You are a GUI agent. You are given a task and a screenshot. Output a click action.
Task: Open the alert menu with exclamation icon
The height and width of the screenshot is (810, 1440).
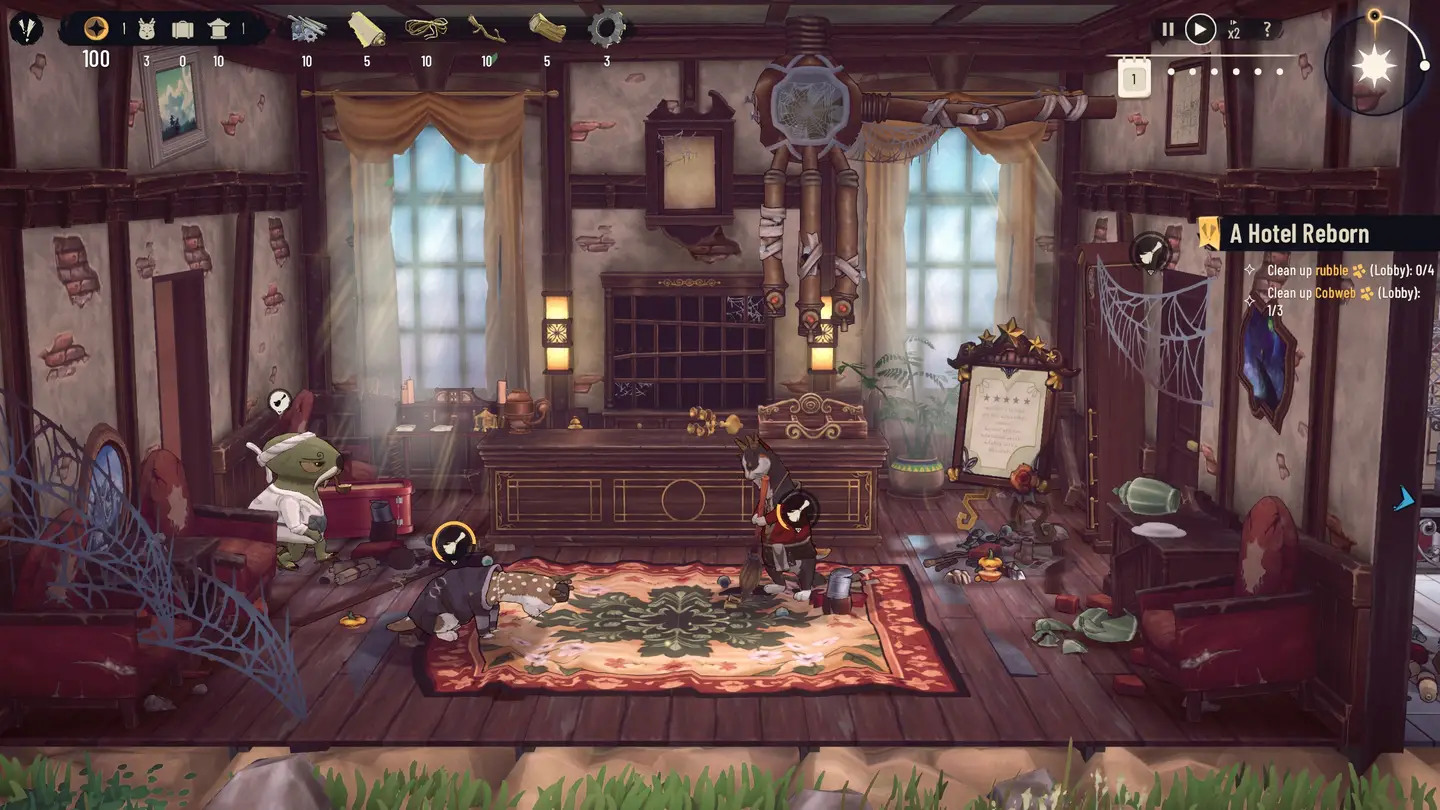(26, 28)
